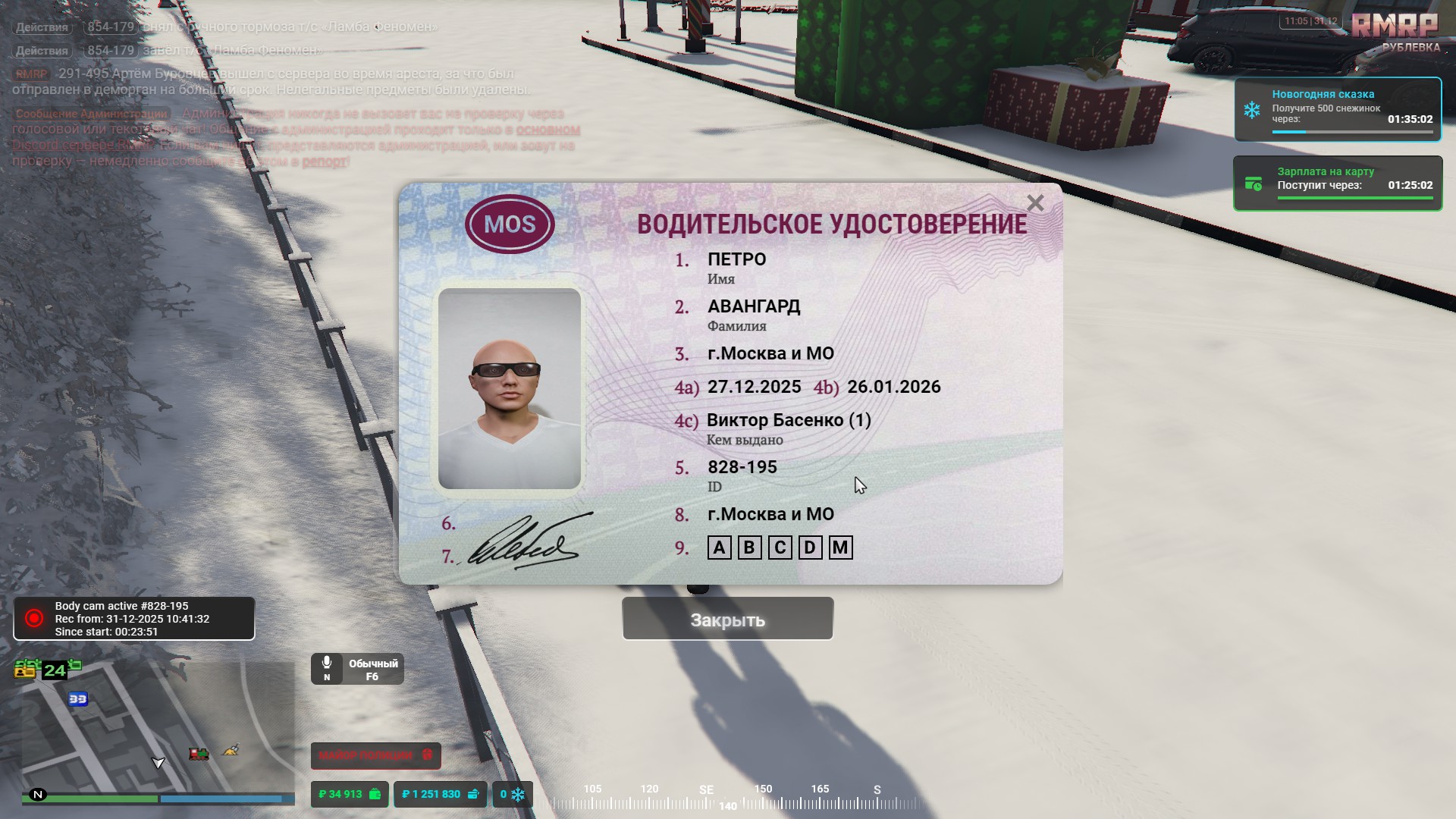Open the Зарплата на карту salary notification
The height and width of the screenshot is (819, 1456).
tap(1338, 184)
